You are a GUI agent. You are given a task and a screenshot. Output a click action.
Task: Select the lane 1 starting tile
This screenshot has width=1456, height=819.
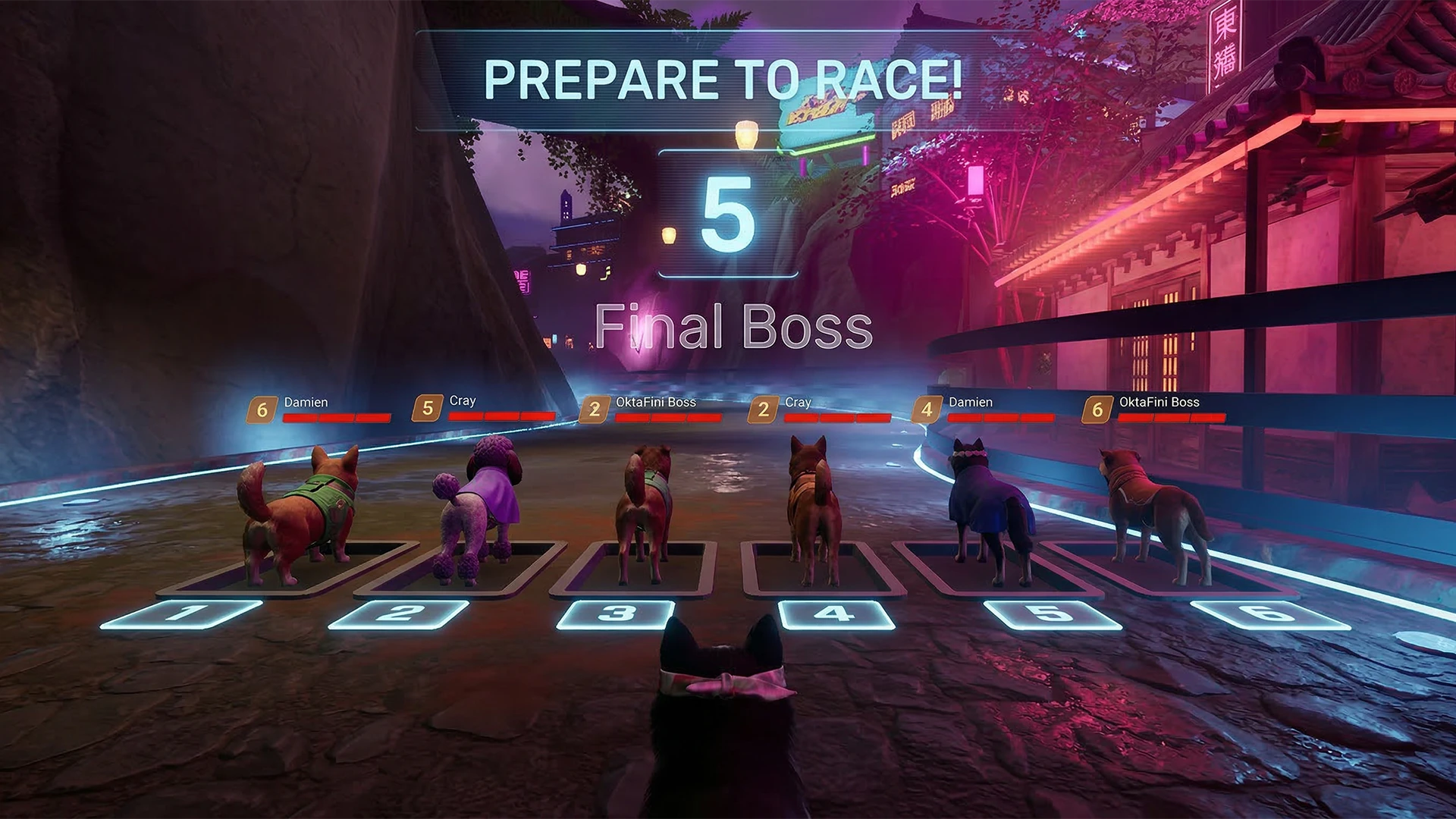point(182,613)
